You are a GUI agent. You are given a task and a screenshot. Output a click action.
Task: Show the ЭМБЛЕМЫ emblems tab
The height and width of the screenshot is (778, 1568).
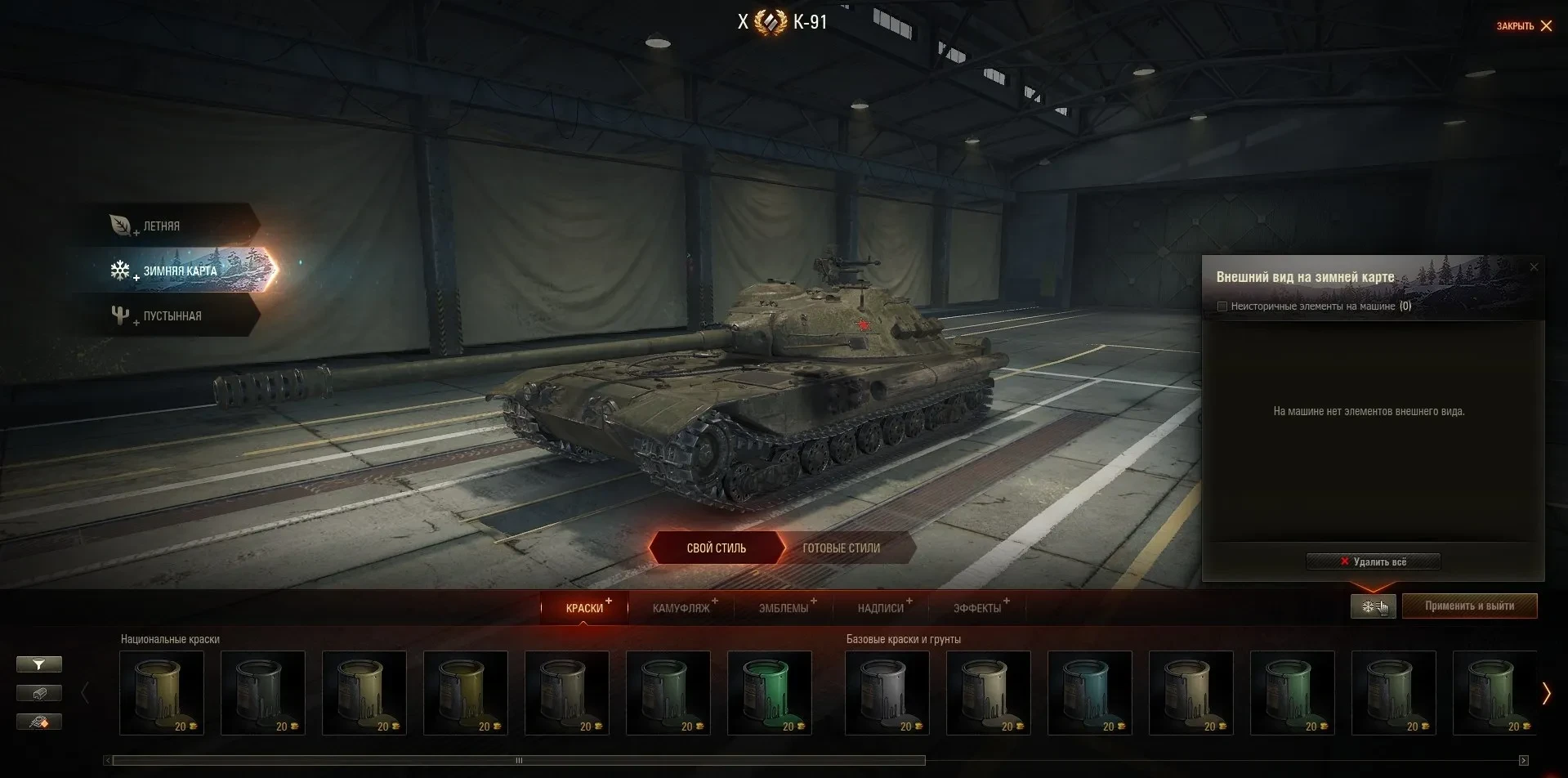click(x=783, y=608)
